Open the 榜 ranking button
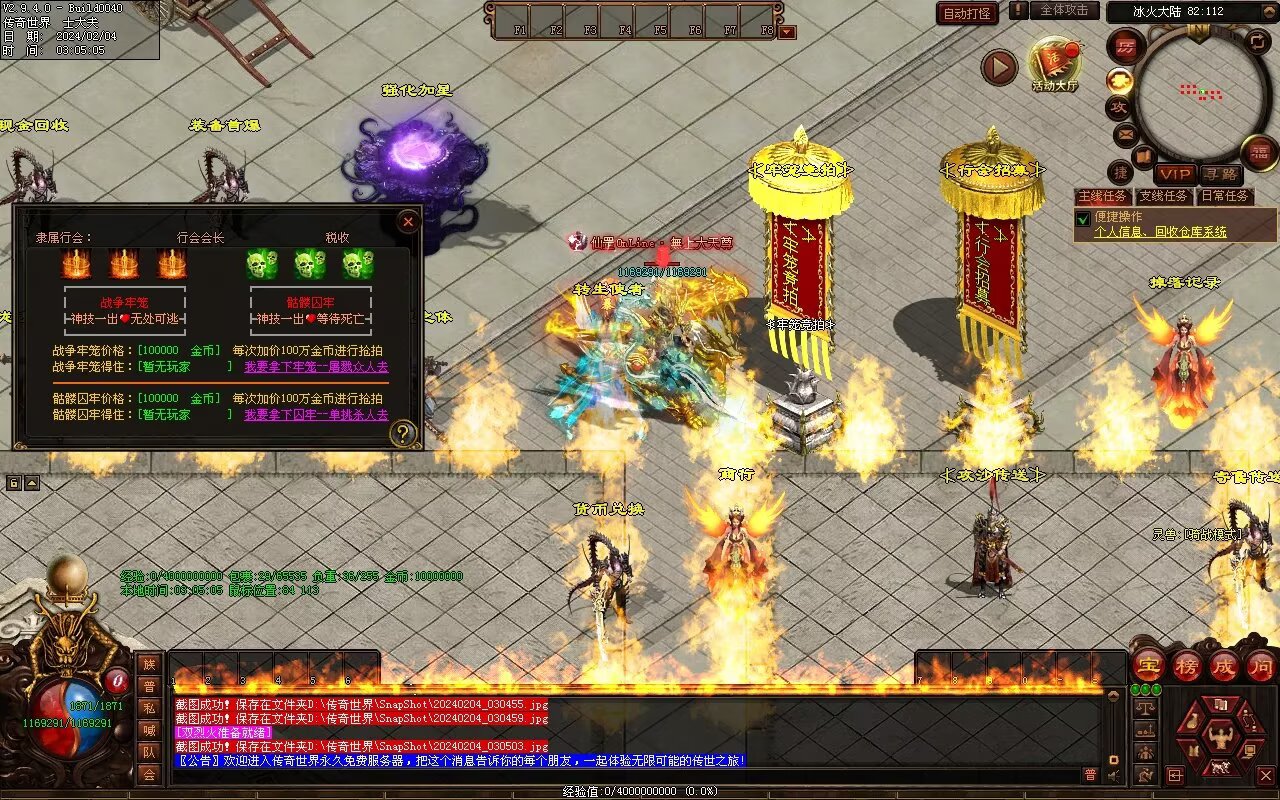The height and width of the screenshot is (800, 1280). (1187, 665)
